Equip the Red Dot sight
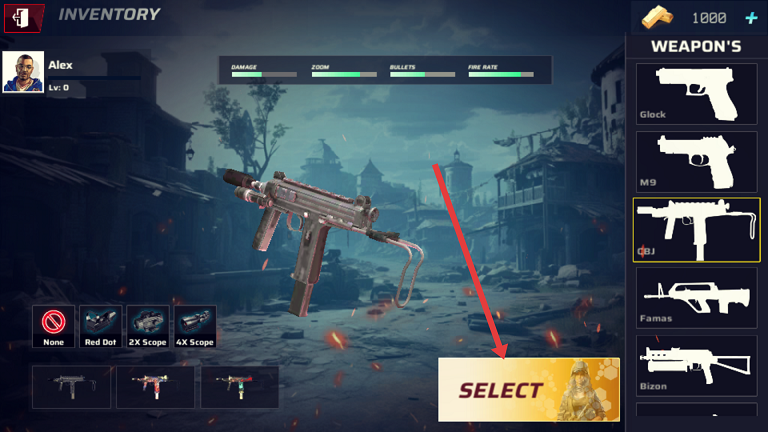The height and width of the screenshot is (432, 768). coord(100,326)
